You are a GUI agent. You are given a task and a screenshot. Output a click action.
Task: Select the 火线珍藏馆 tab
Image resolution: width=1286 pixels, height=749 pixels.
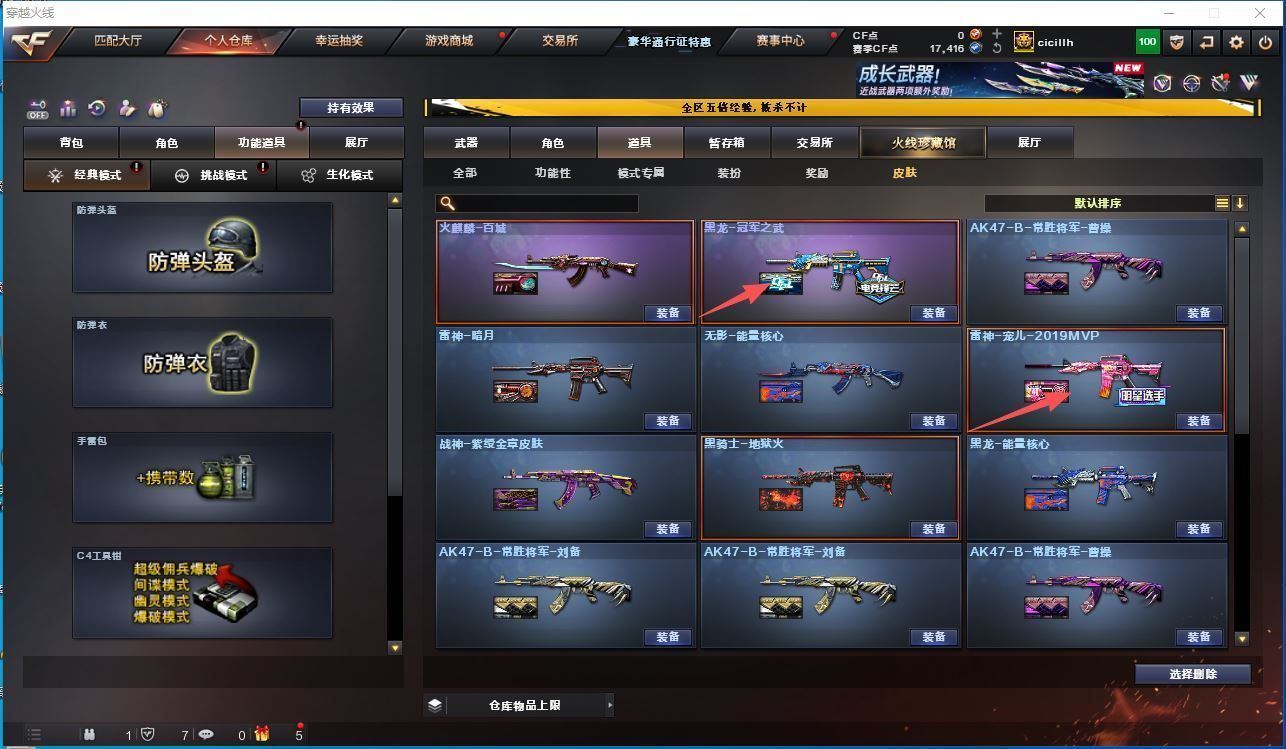pyautogui.click(x=923, y=143)
